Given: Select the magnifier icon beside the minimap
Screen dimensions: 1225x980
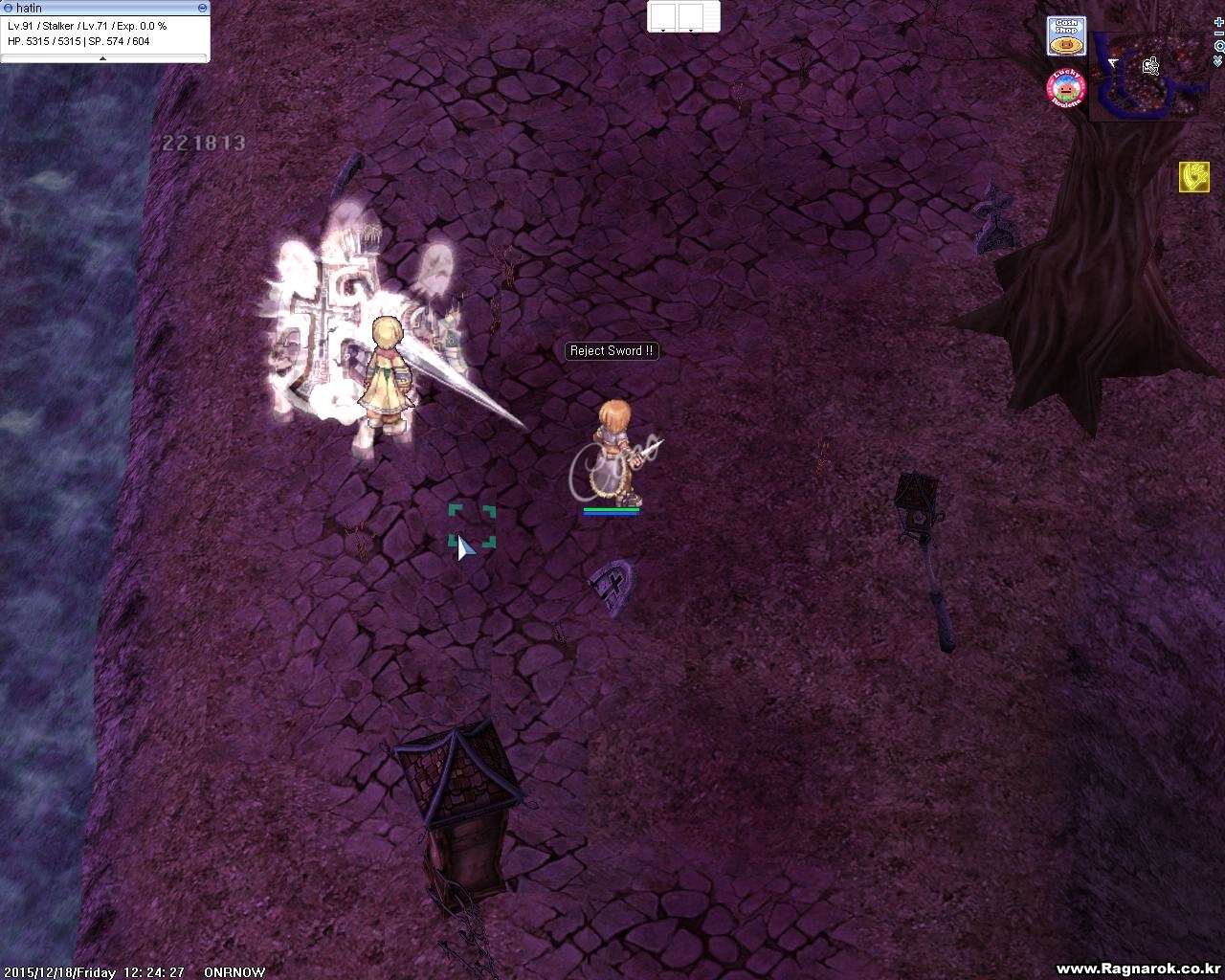Looking at the screenshot, I should click(1219, 47).
